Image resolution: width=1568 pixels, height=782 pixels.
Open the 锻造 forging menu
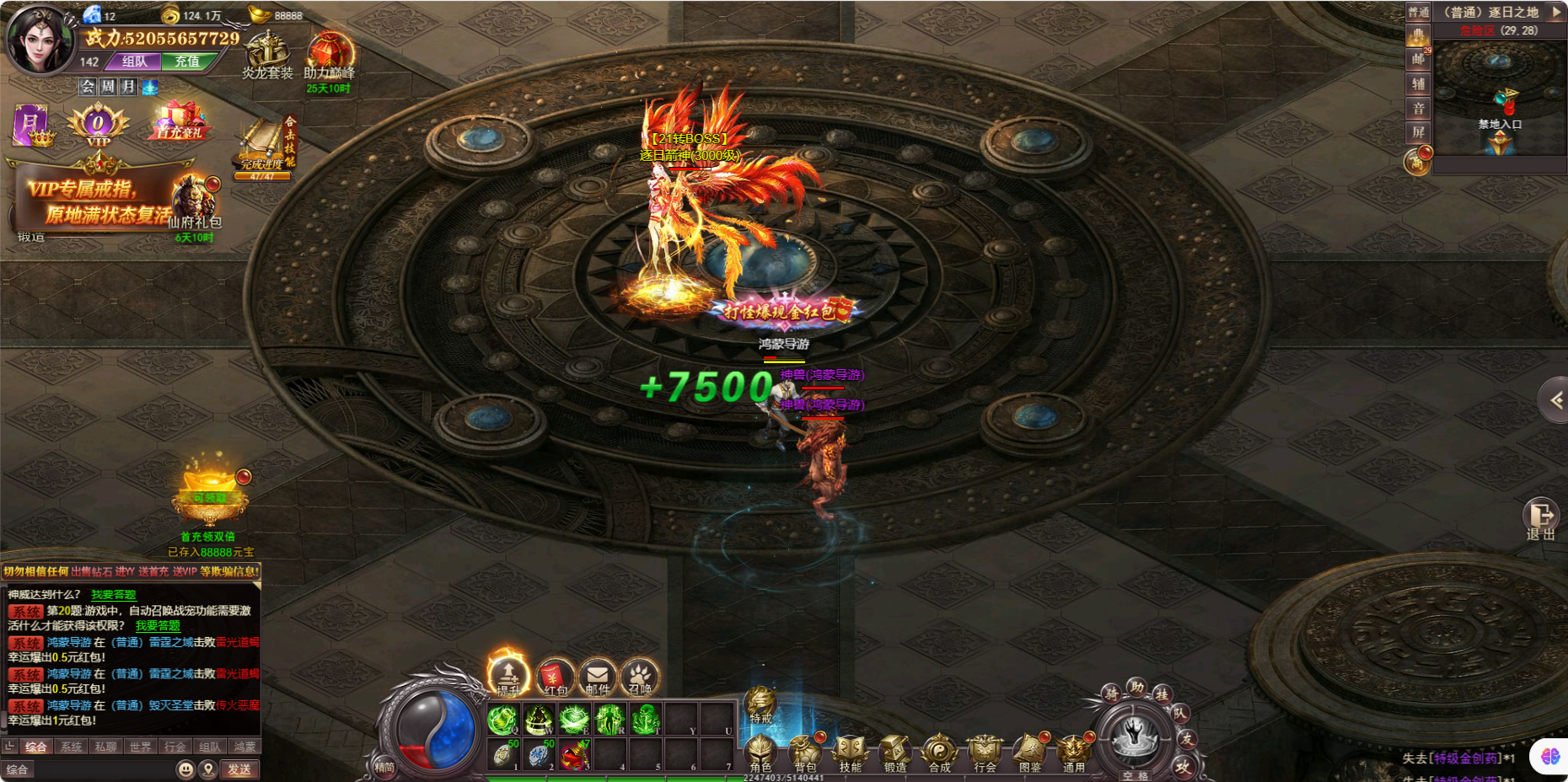coord(894,751)
